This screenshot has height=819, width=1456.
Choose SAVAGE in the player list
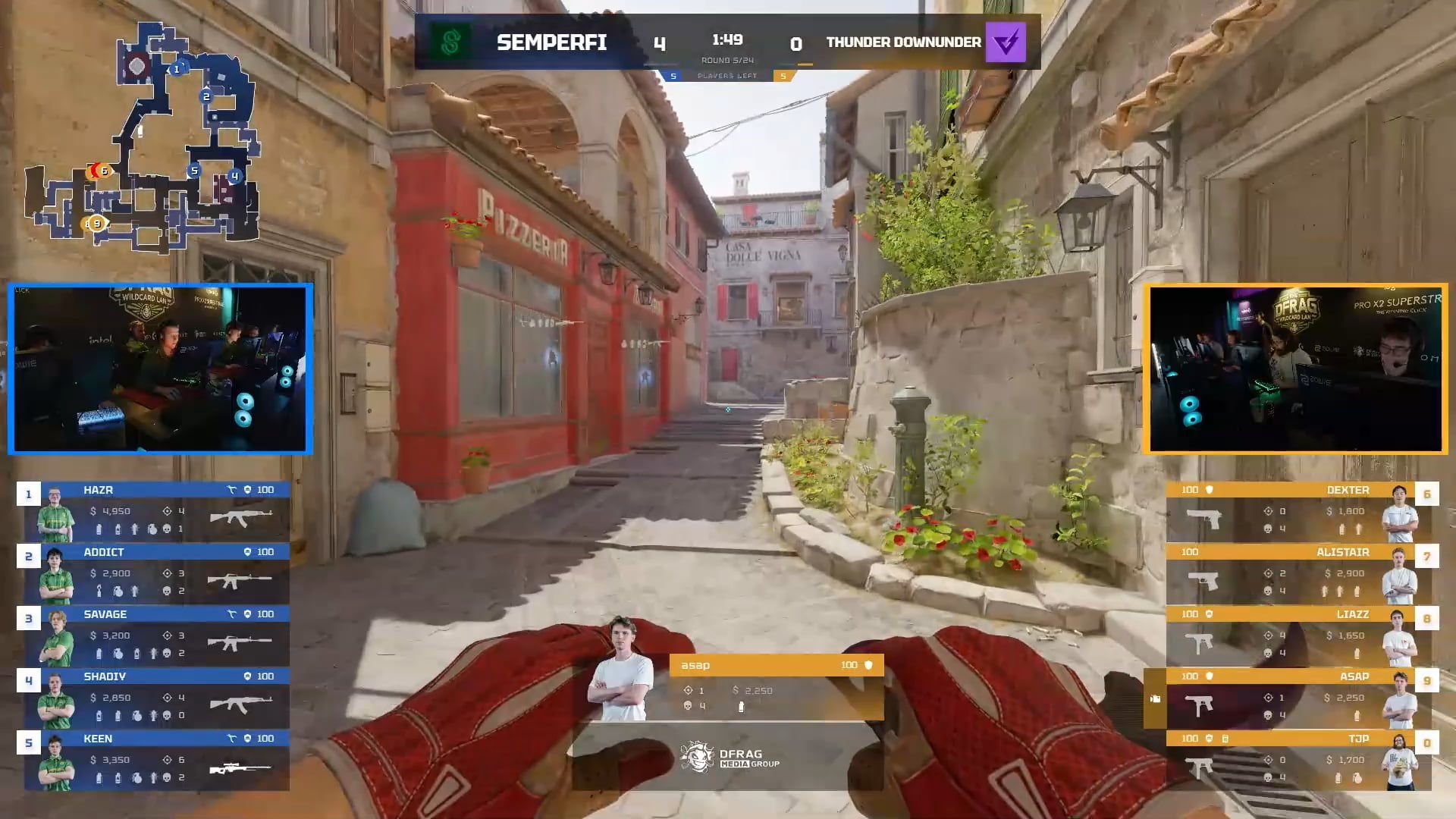[157, 635]
